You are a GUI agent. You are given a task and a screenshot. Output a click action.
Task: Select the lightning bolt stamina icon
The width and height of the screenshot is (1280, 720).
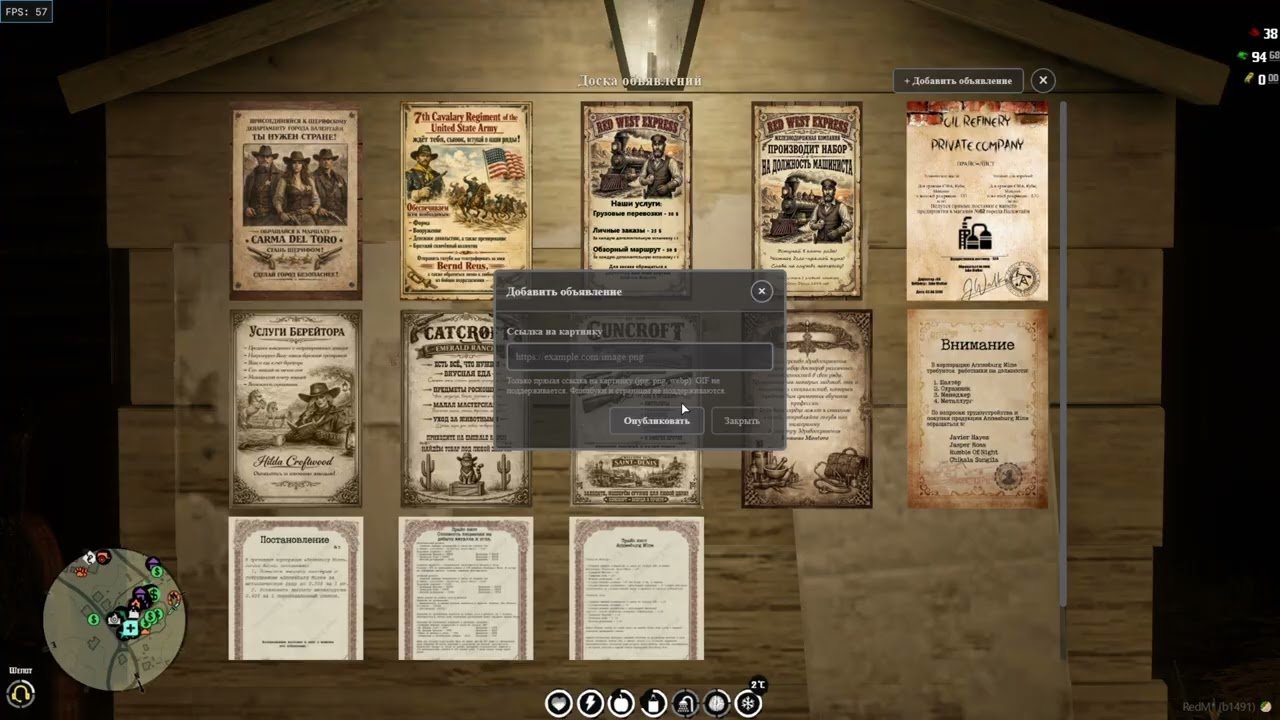pos(590,703)
